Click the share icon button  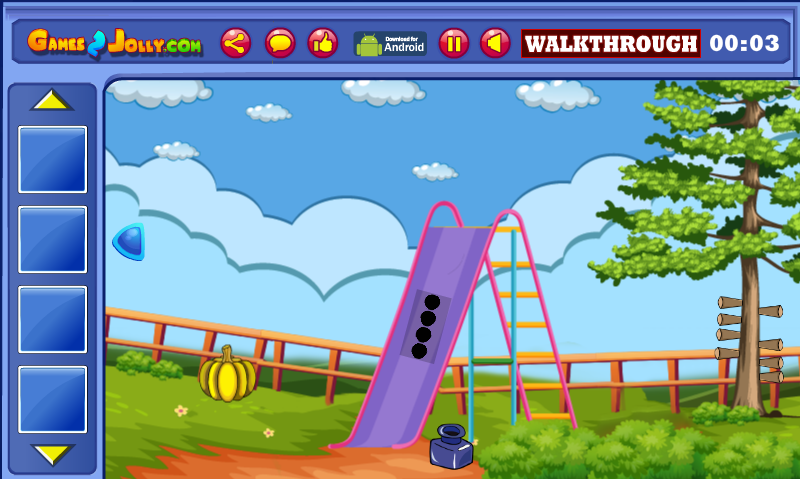[236, 43]
